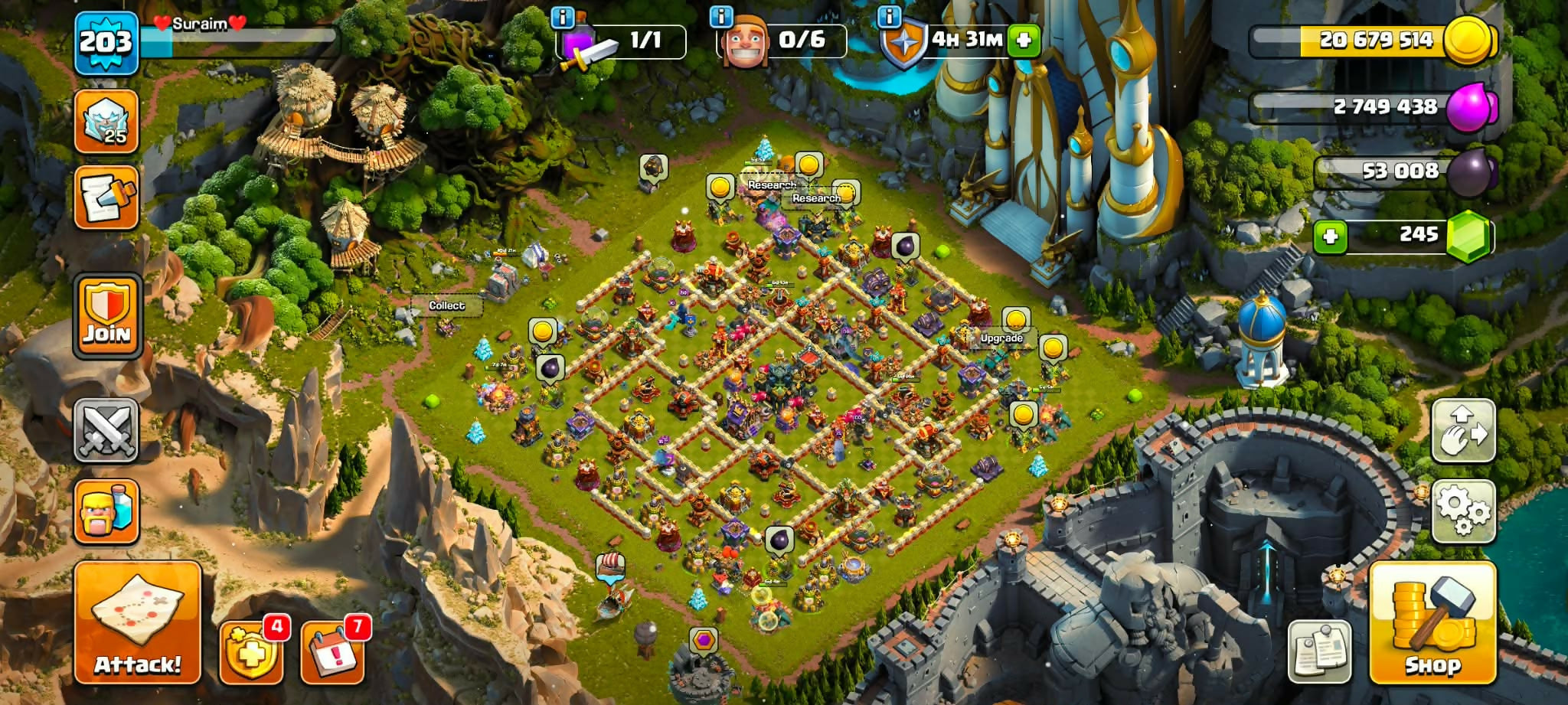Open the settings gears button

coord(1462,511)
